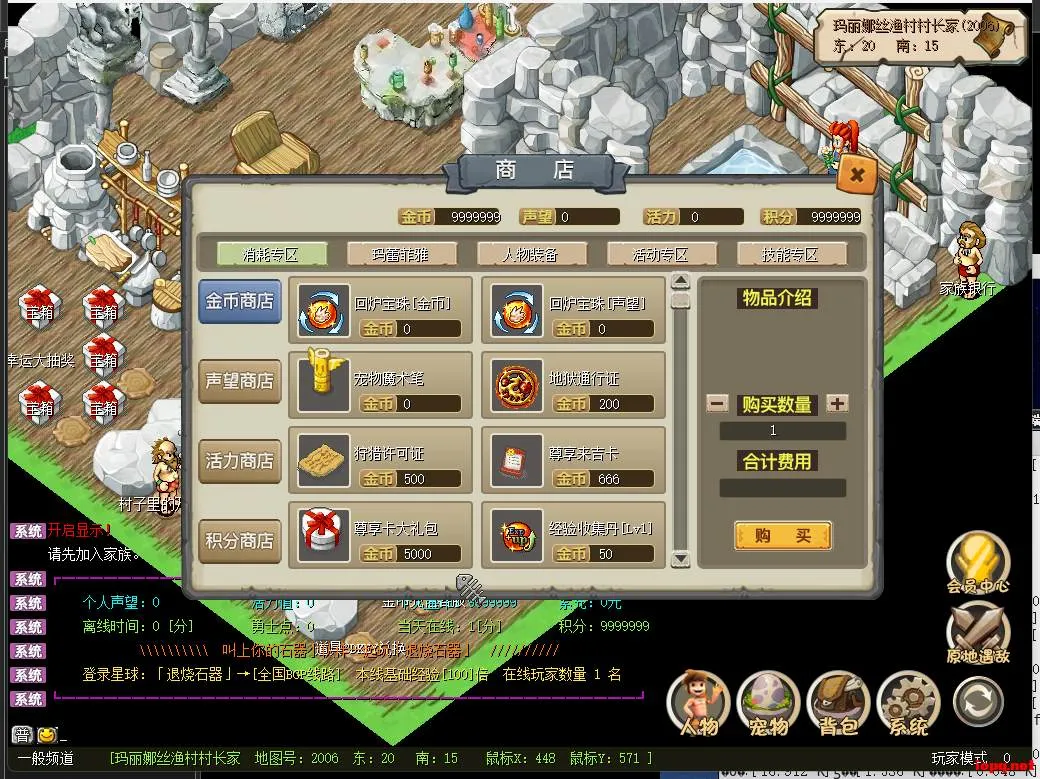The width and height of the screenshot is (1040, 779).
Task: Close the shop window
Action: pos(857,176)
